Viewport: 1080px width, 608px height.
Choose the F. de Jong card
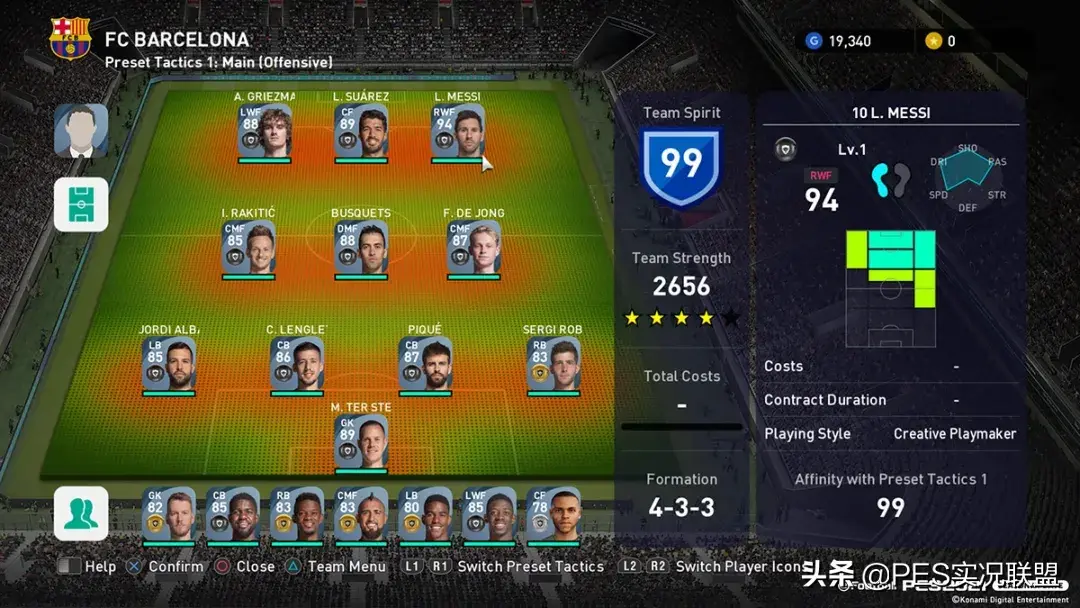tap(474, 248)
